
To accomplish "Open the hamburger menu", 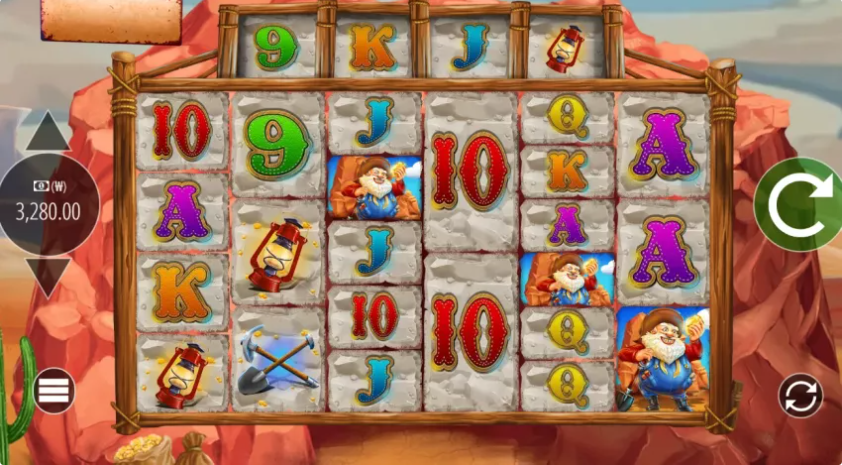I will pyautogui.click(x=54, y=390).
